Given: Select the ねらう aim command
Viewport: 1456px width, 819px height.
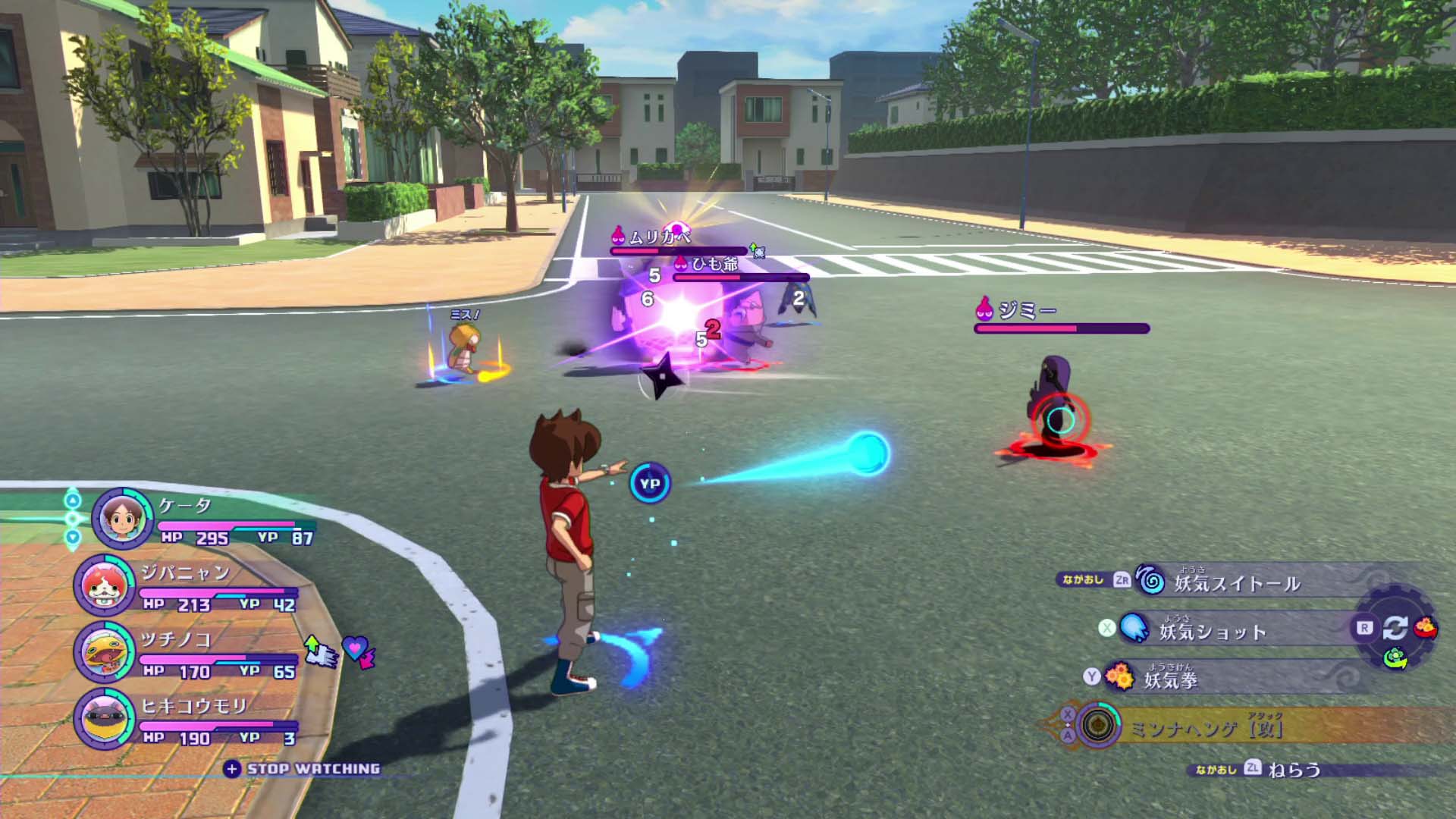Looking at the screenshot, I should (x=1294, y=770).
